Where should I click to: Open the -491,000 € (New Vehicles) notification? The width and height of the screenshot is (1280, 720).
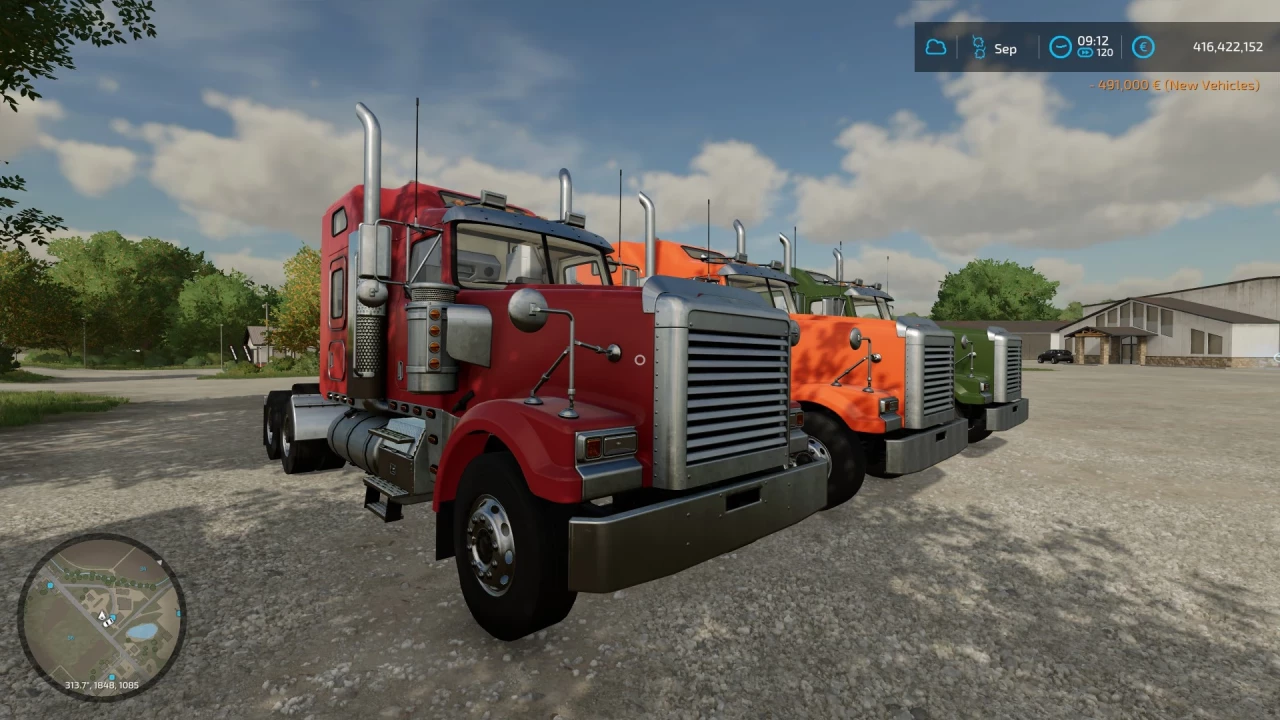pos(1176,85)
